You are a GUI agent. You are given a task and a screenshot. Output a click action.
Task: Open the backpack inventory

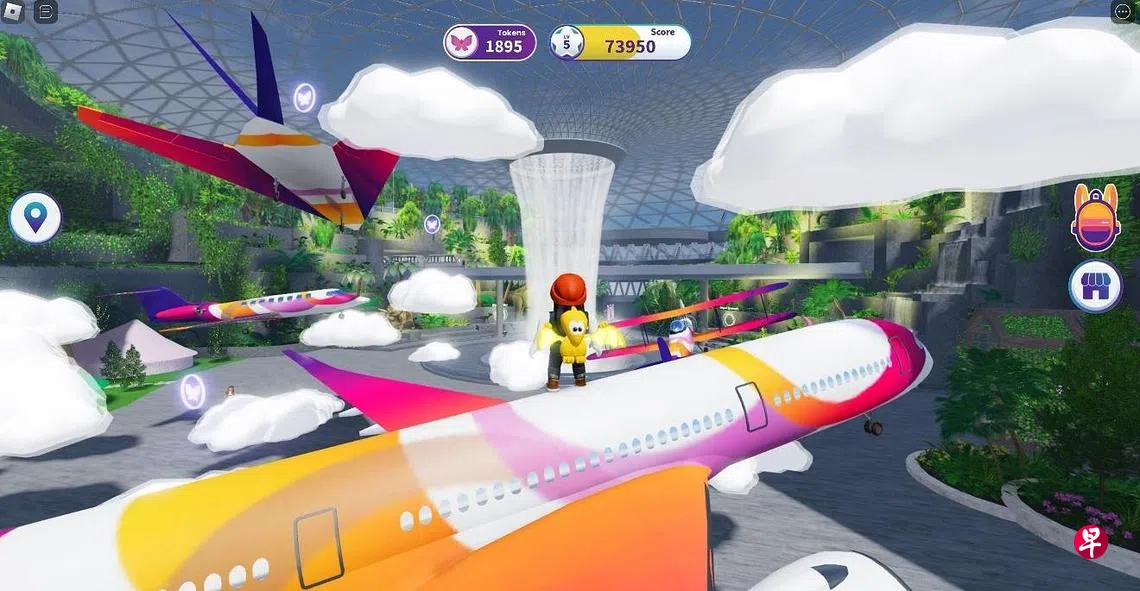[1094, 217]
